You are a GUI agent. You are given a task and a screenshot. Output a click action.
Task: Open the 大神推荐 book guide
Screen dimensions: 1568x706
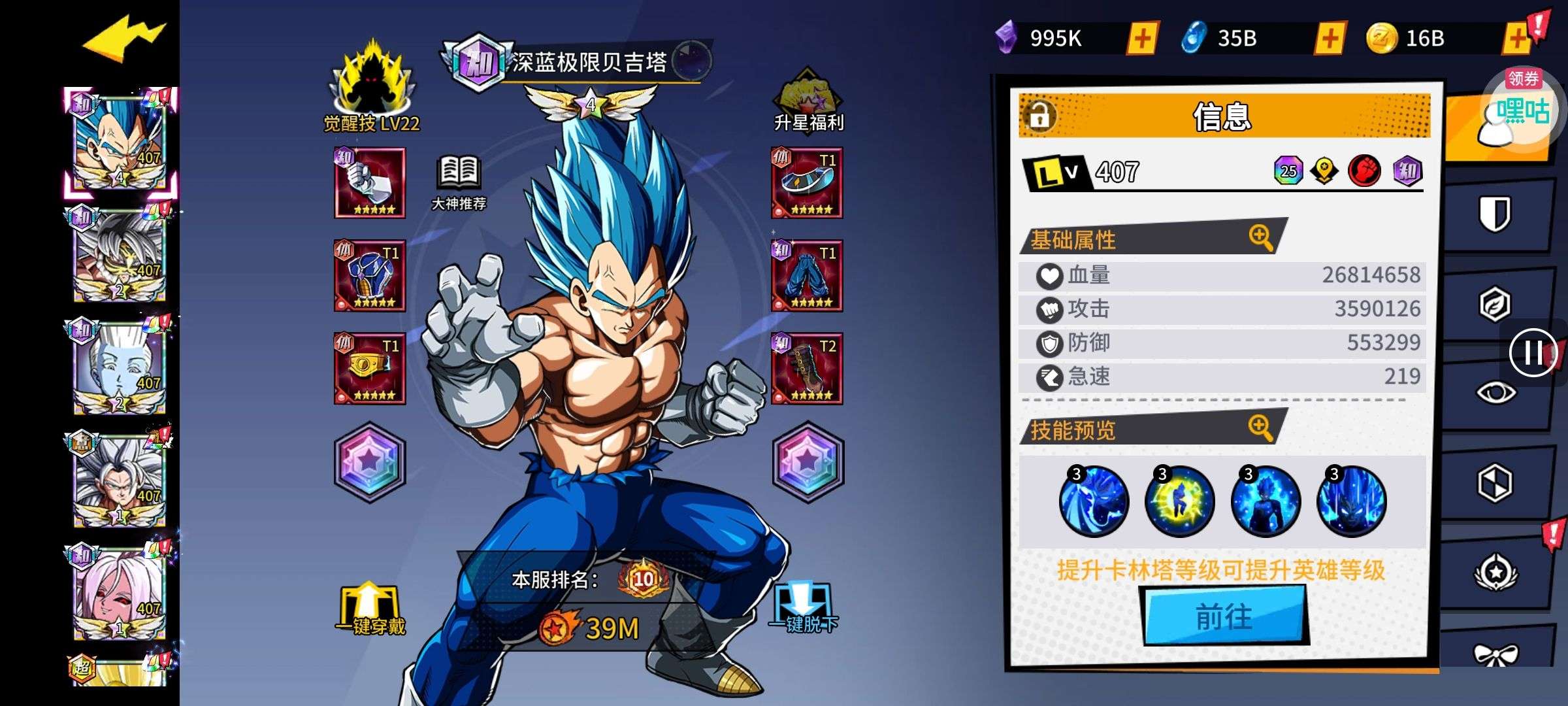click(459, 182)
